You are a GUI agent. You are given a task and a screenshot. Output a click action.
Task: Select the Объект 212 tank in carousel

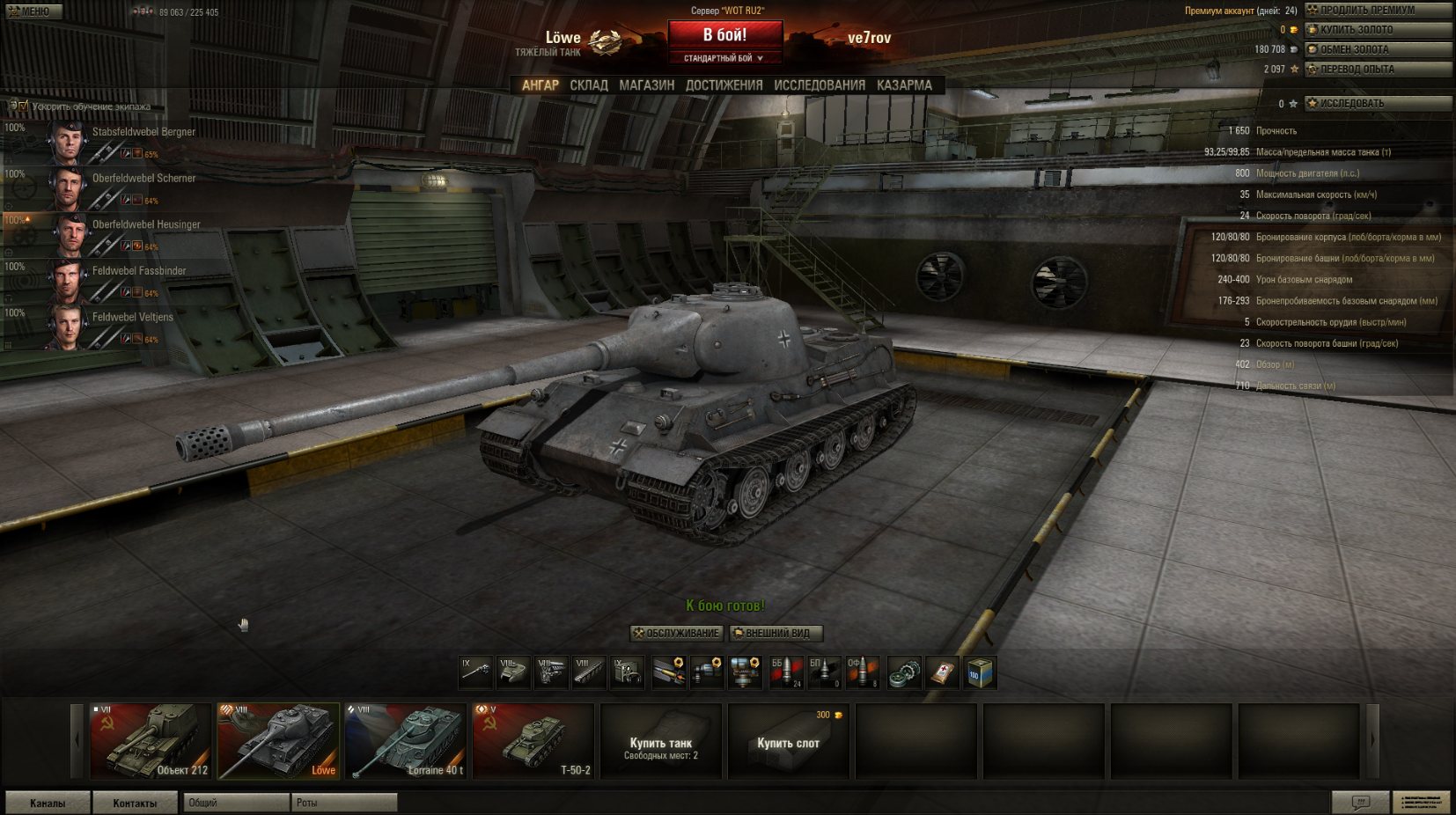pos(151,740)
